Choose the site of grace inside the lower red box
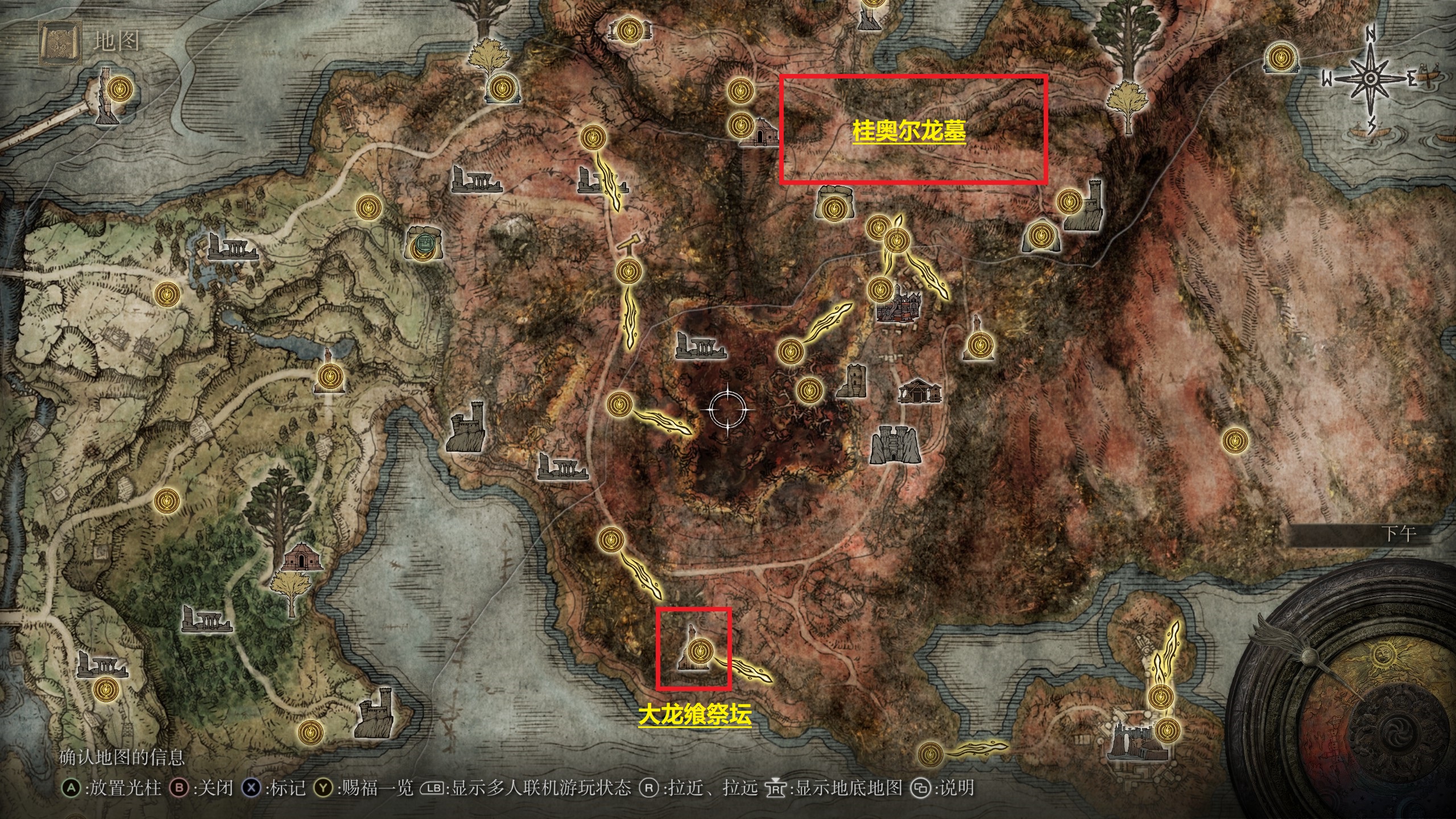Image resolution: width=1456 pixels, height=819 pixels. click(x=699, y=652)
